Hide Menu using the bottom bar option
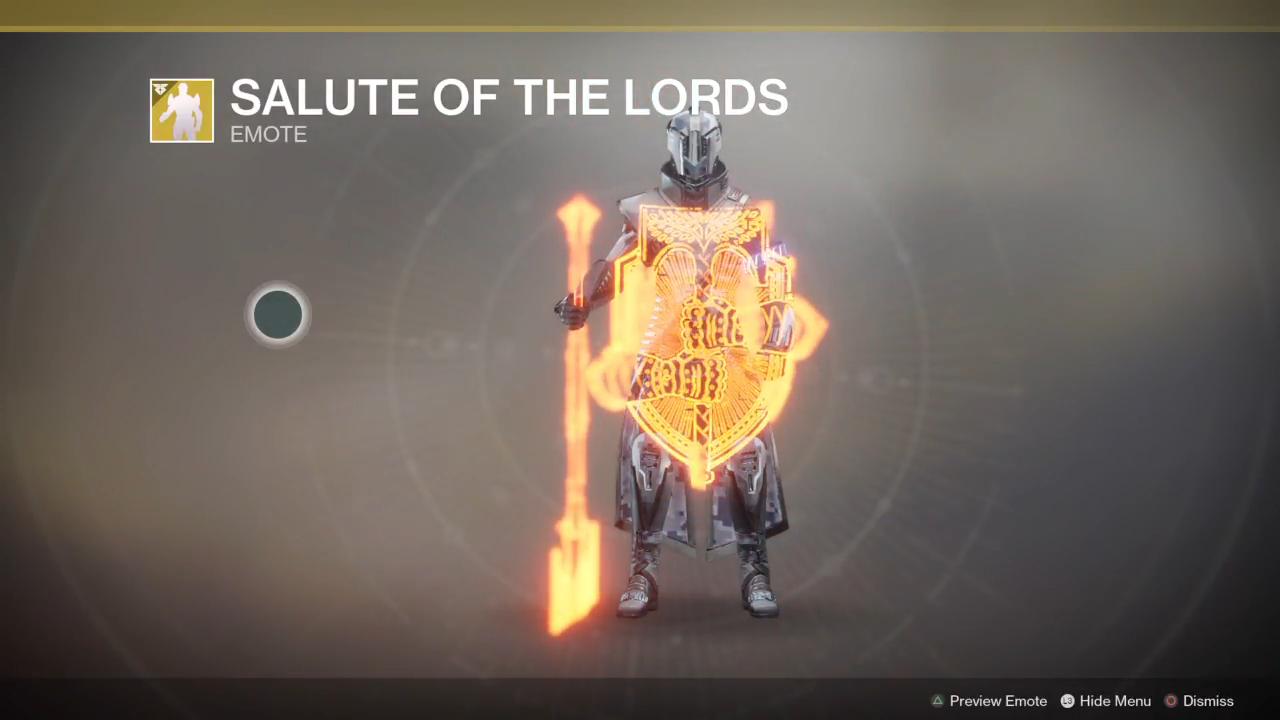 click(1113, 701)
